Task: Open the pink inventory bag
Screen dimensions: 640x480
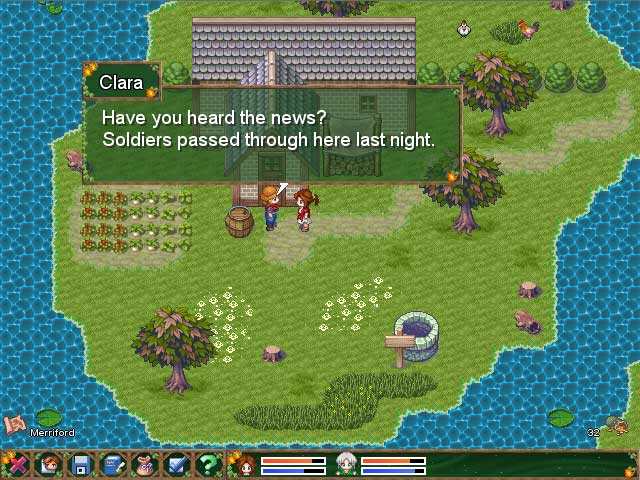Action: pos(145,465)
